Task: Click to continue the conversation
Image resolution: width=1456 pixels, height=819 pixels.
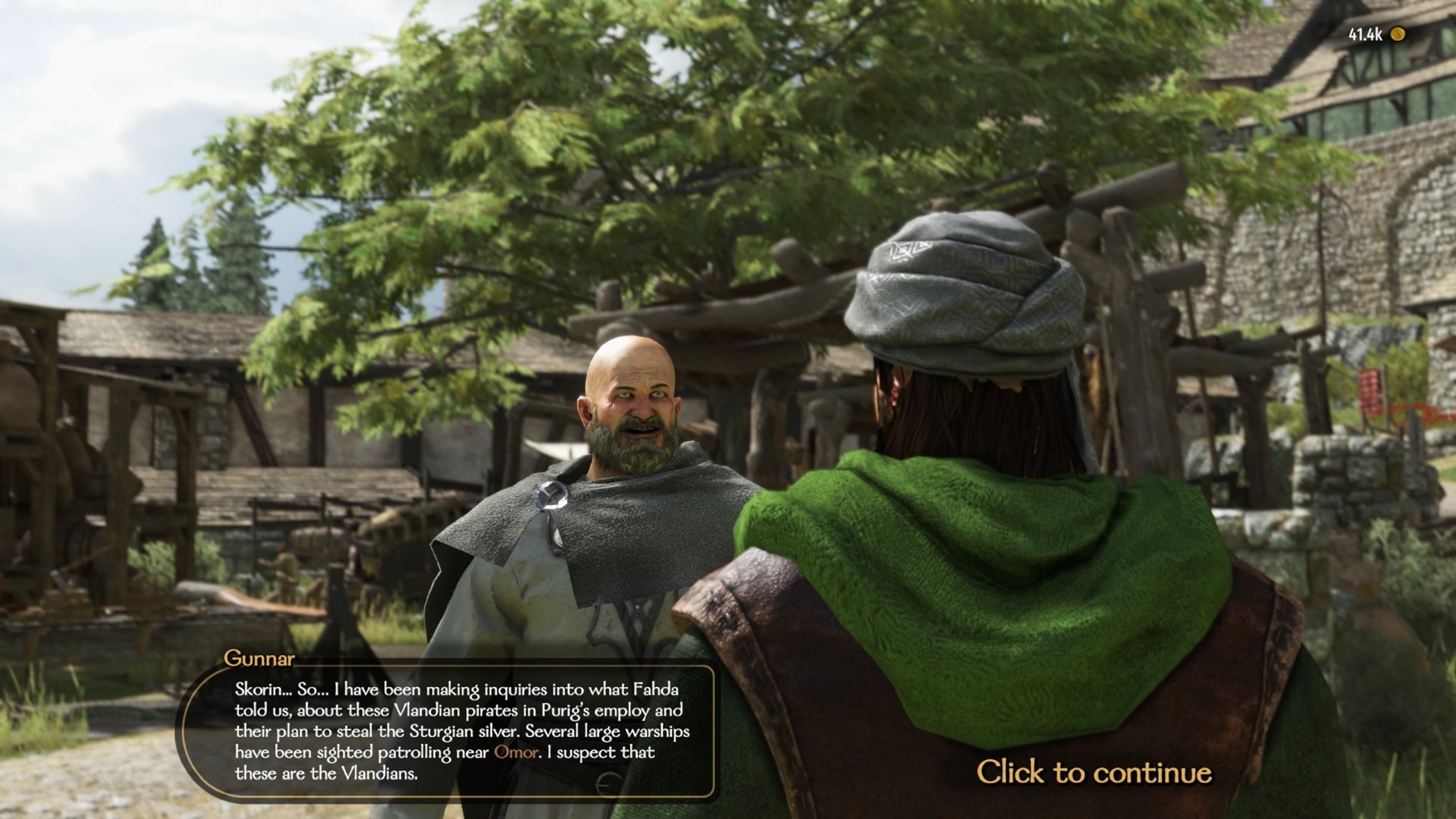Action: click(1094, 772)
